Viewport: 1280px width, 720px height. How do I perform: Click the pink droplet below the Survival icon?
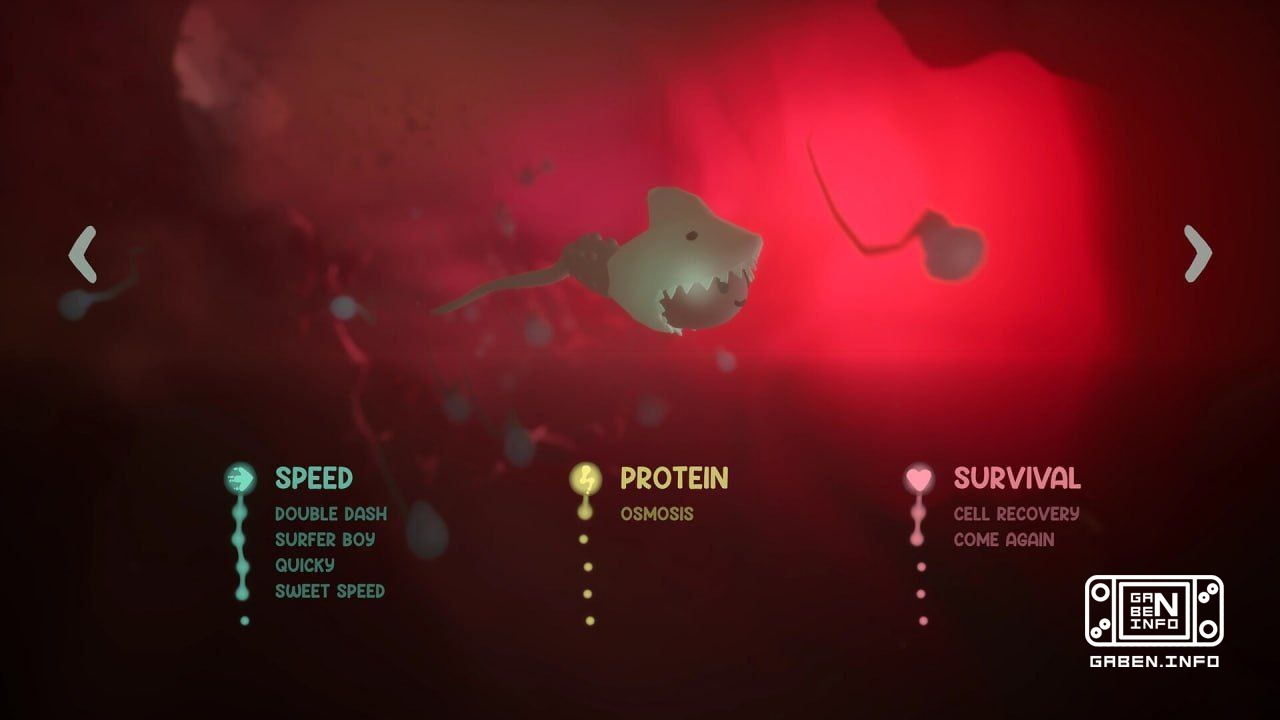918,514
